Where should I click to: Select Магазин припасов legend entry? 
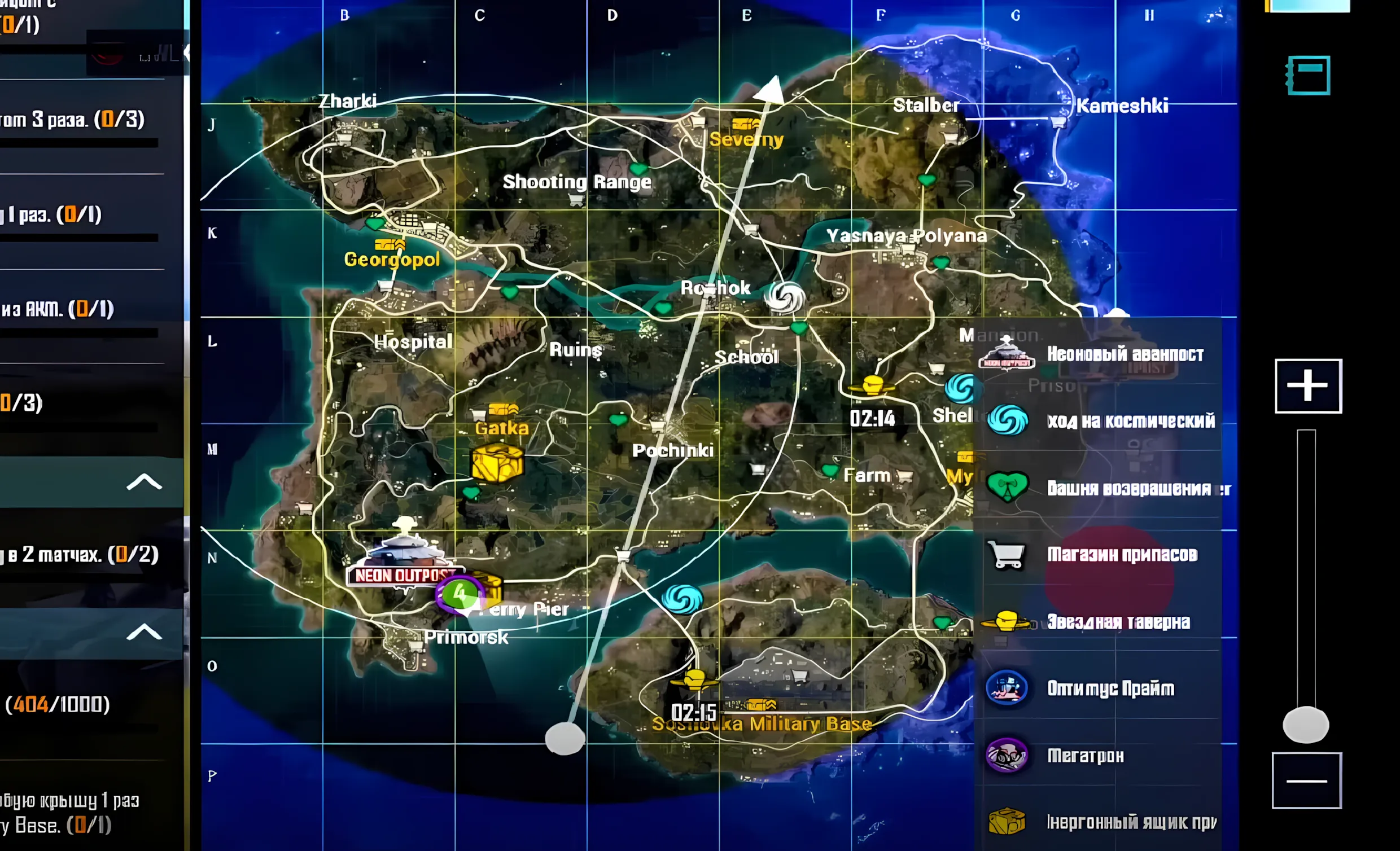(x=1097, y=555)
